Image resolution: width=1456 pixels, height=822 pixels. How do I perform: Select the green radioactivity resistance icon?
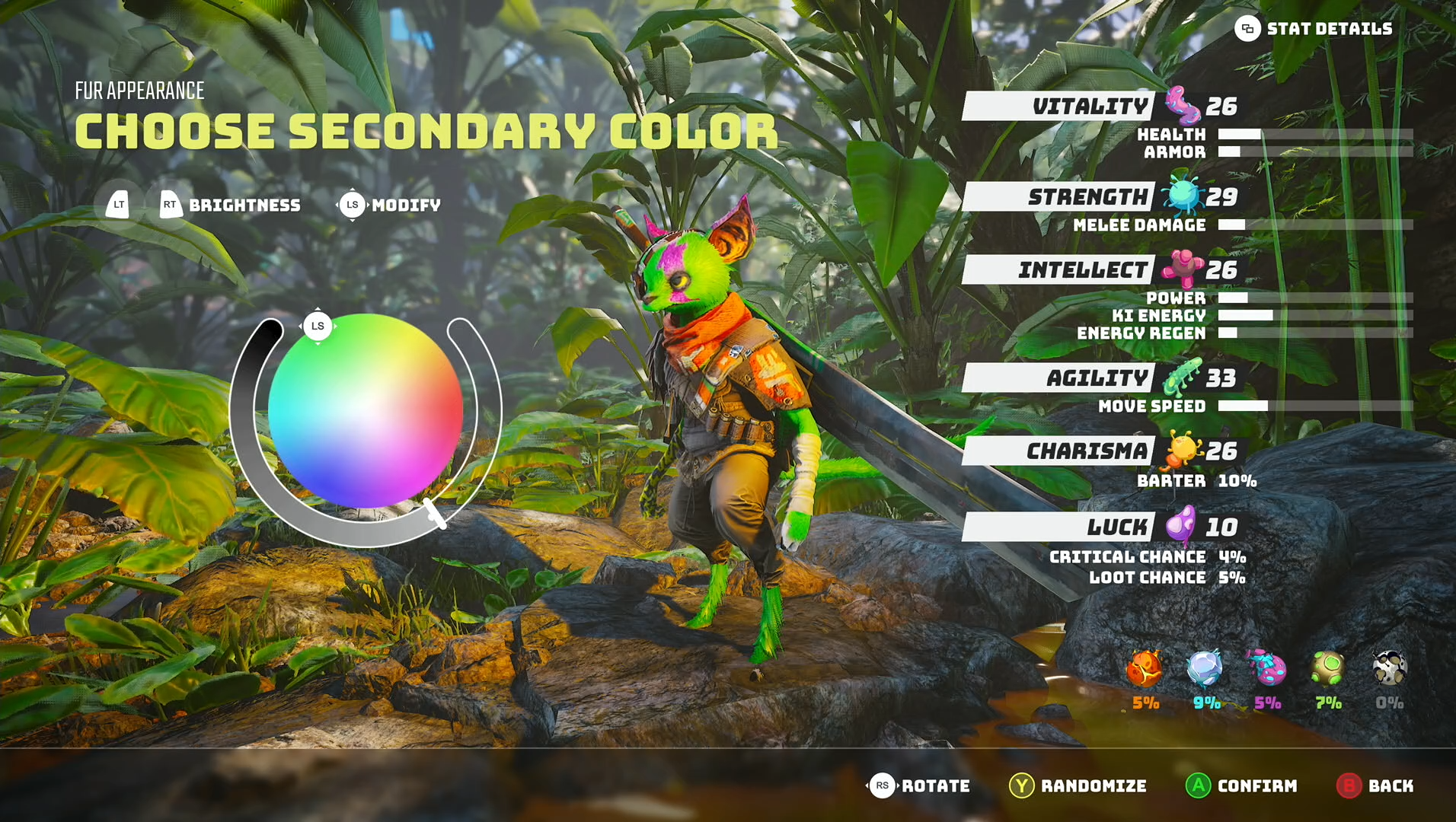[x=1328, y=669]
